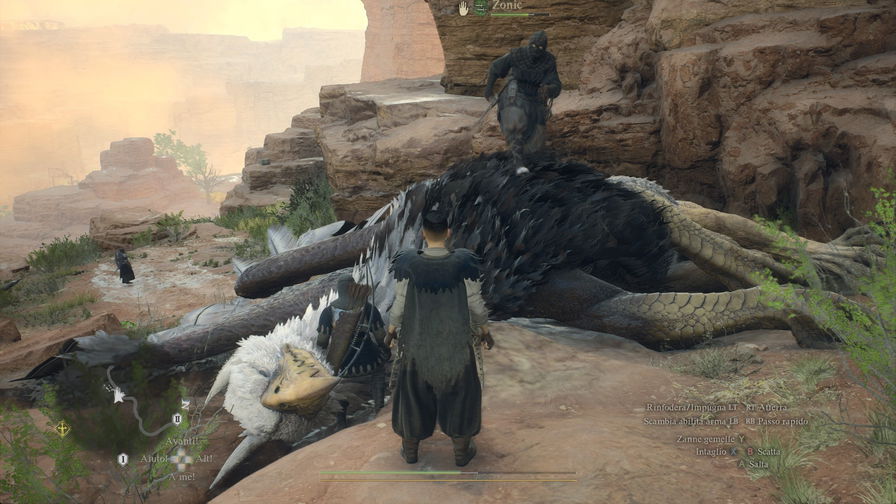Image resolution: width=896 pixels, height=504 pixels.
Task: Click the hexagon marker numbered I
Action: click(x=123, y=459)
